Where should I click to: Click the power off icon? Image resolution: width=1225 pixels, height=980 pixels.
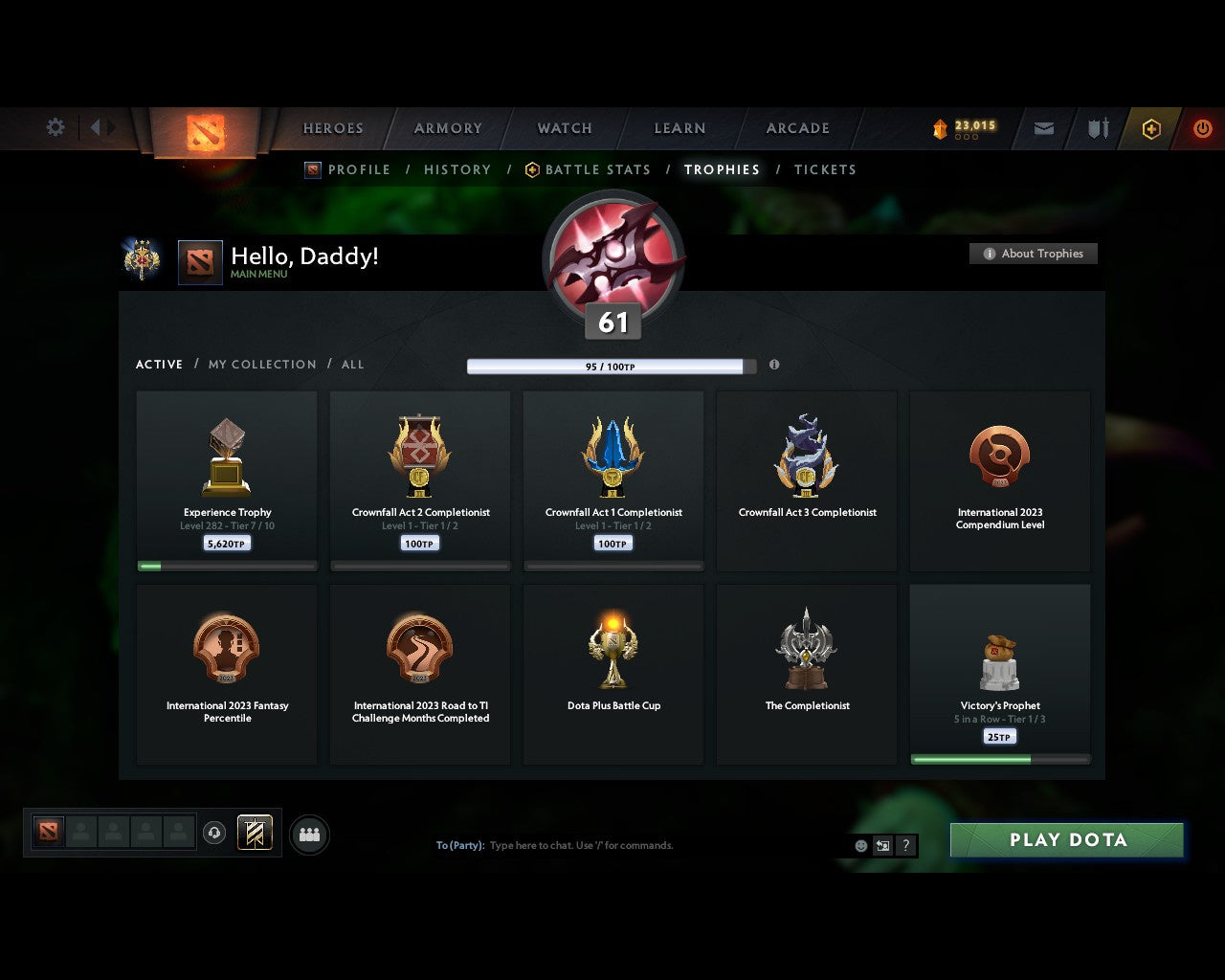1203,128
